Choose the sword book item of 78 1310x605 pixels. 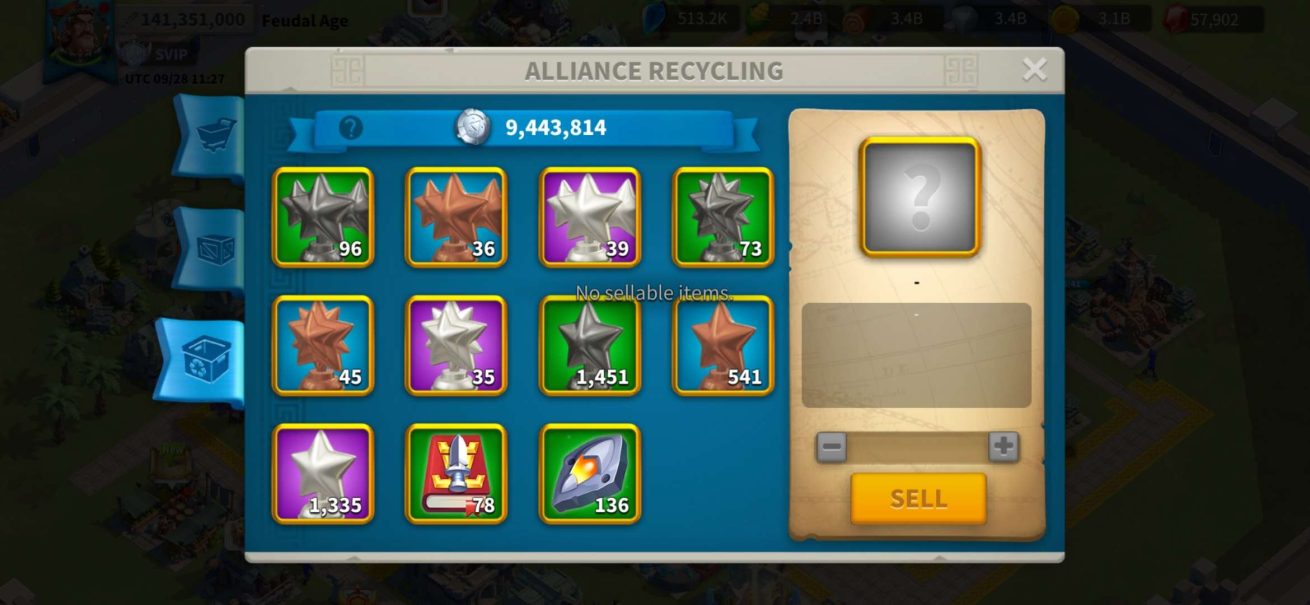pos(456,473)
